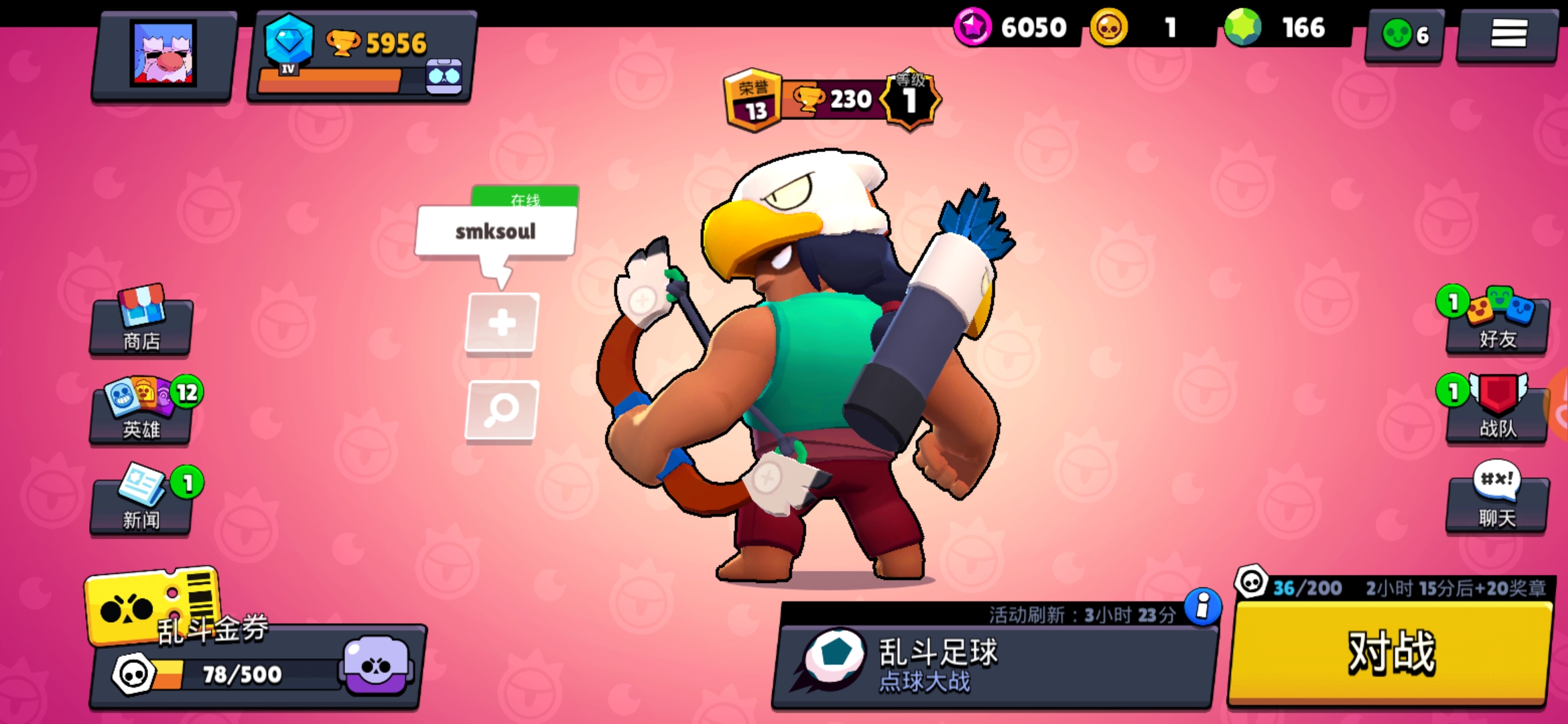The height and width of the screenshot is (724, 1568).
Task: Click the smksoul friend name bubble
Action: click(496, 231)
